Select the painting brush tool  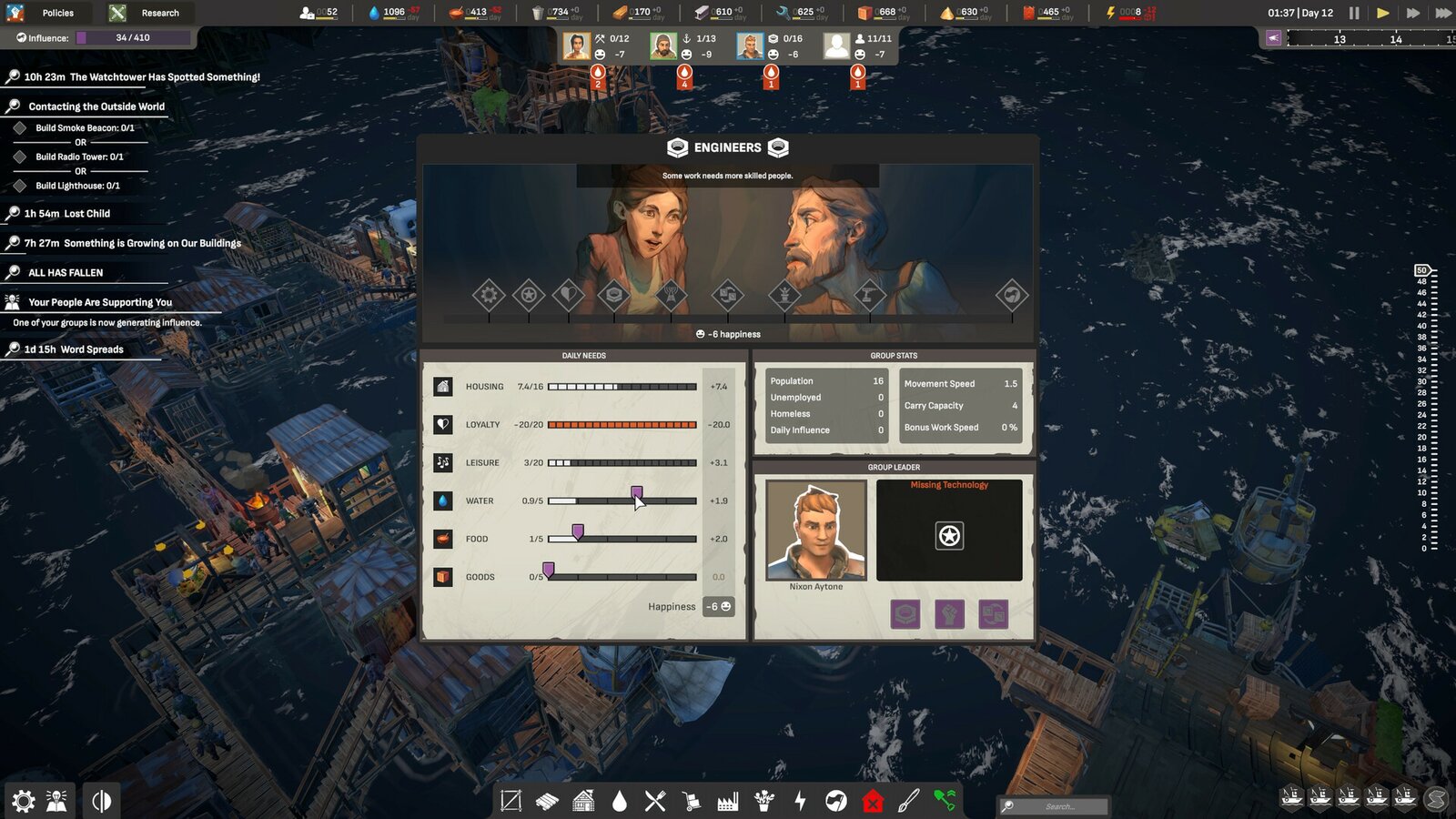click(909, 802)
